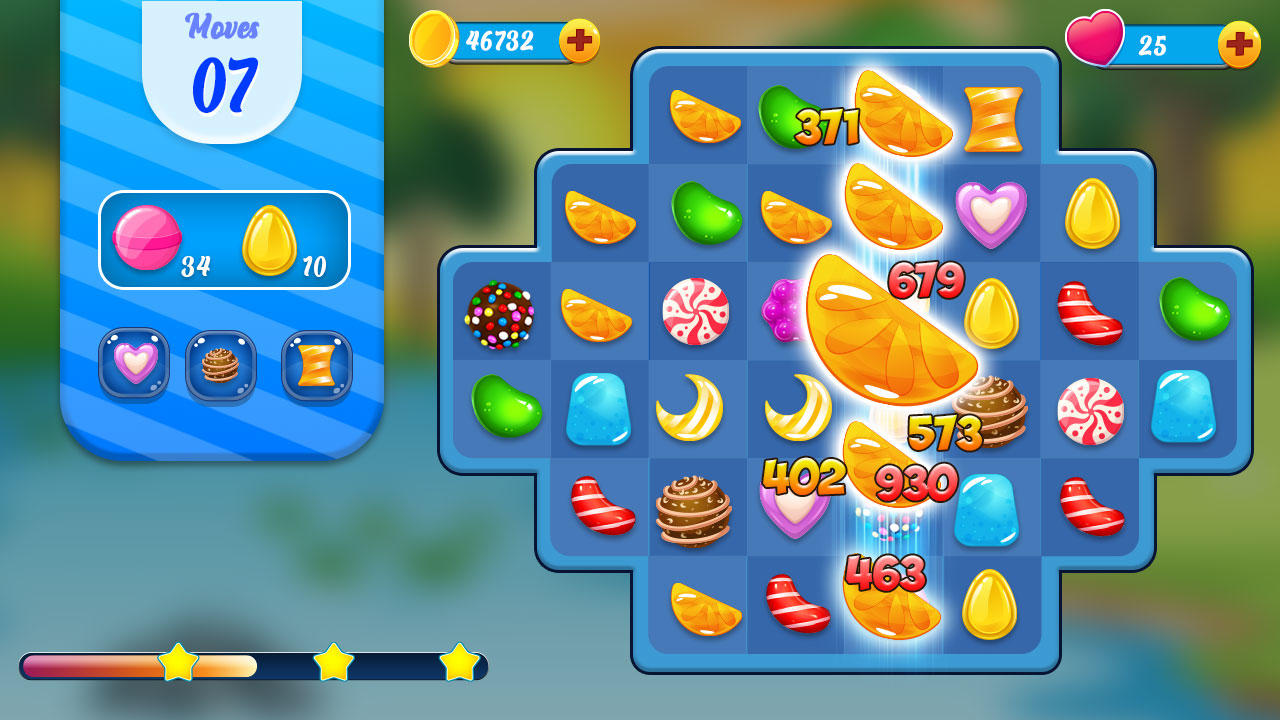The width and height of the screenshot is (1280, 720).
Task: Select the peppermint swirl candy
Action: [x=697, y=313]
